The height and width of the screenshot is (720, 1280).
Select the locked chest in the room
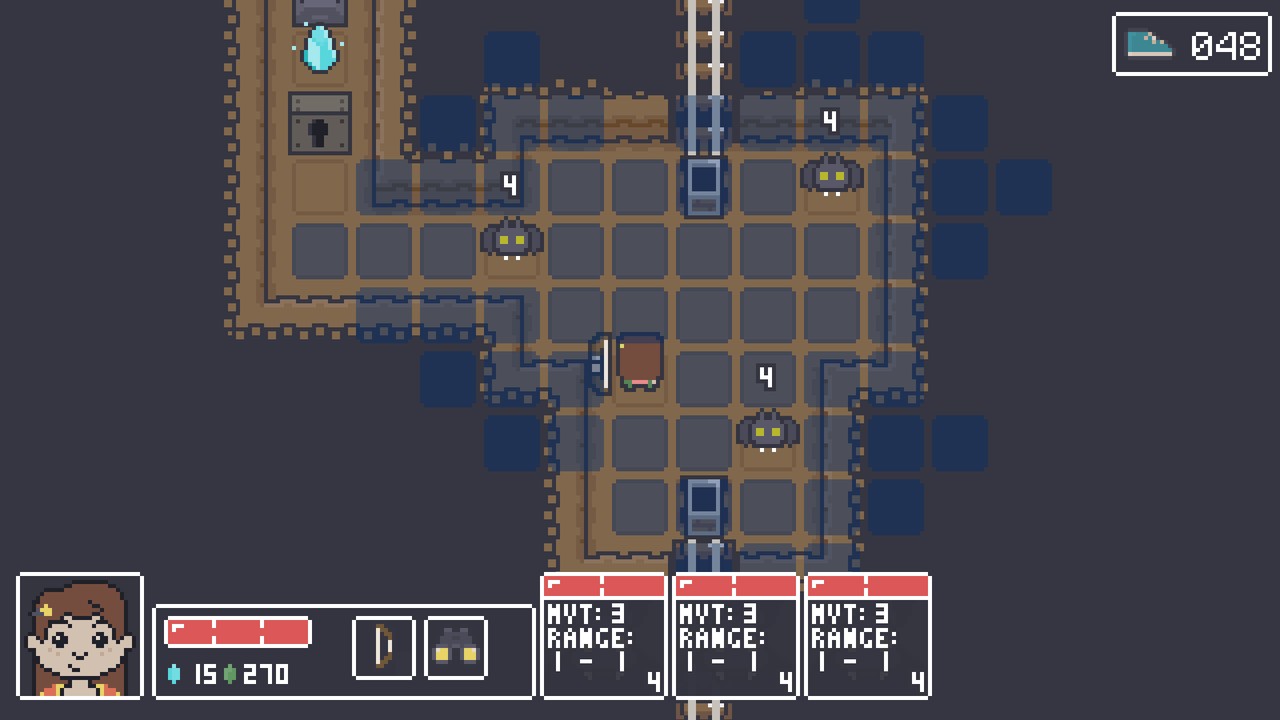[x=319, y=124]
